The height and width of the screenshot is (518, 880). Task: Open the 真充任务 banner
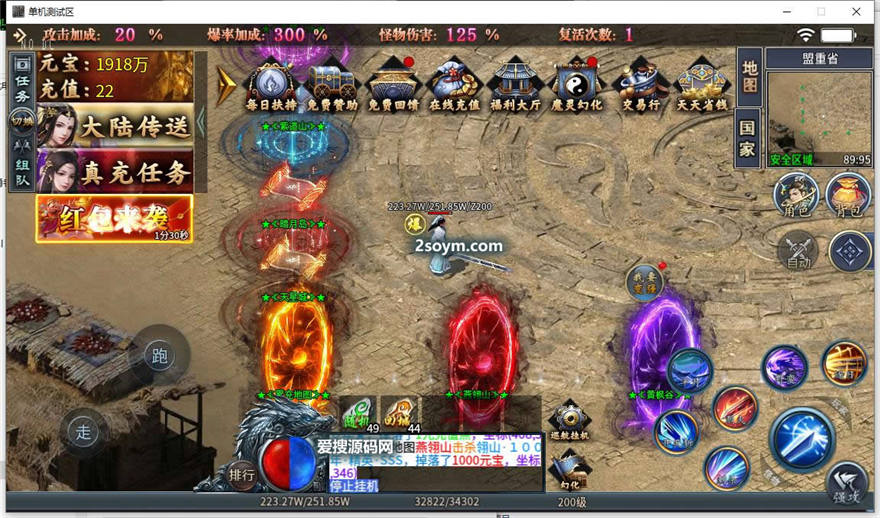(116, 172)
